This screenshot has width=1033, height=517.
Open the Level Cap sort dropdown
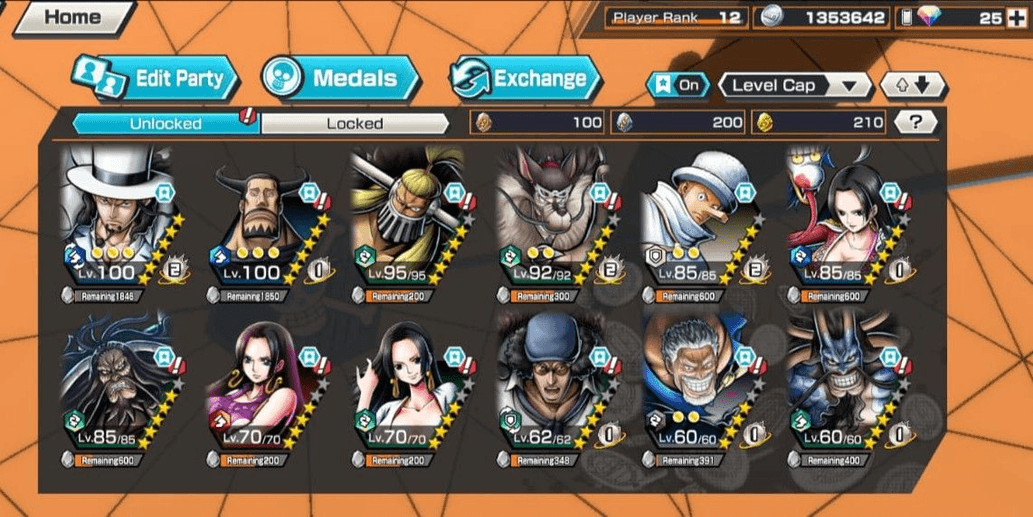click(795, 85)
